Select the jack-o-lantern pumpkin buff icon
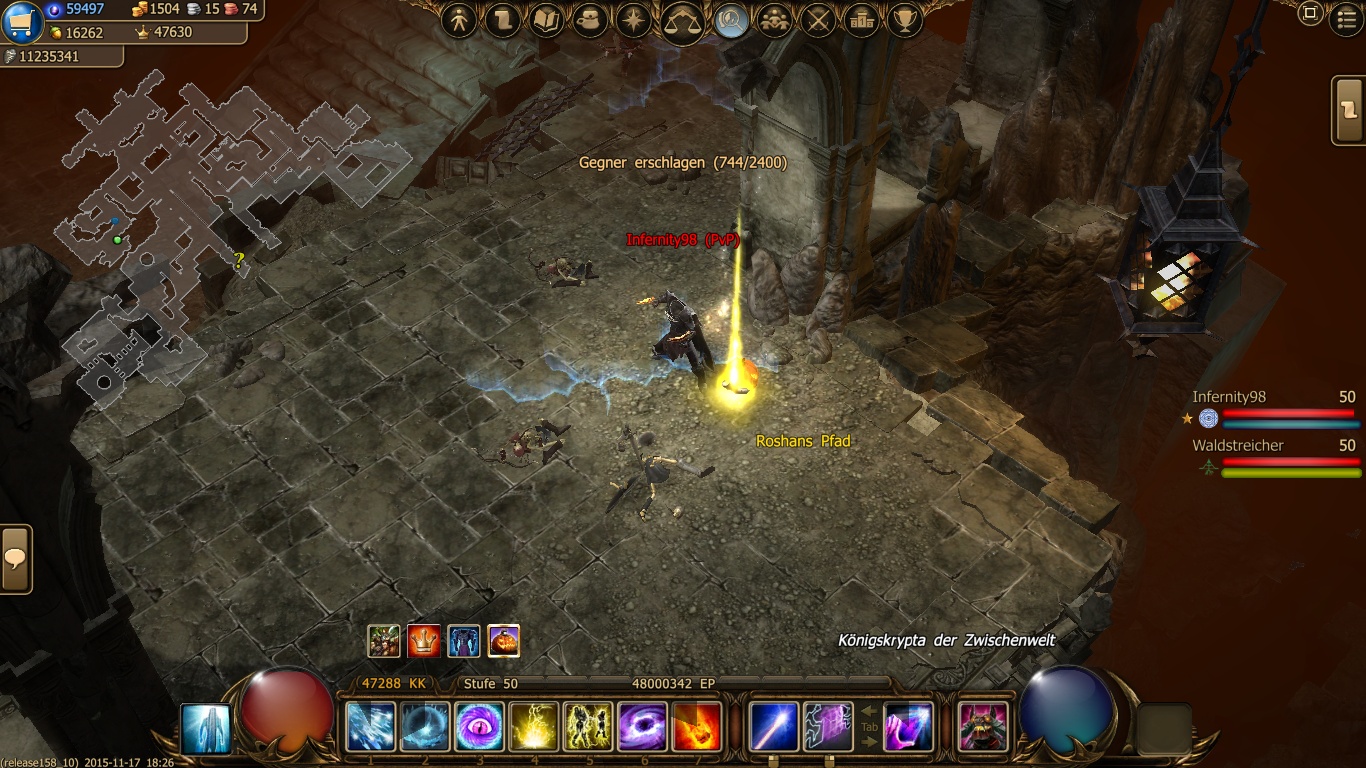1366x768 pixels. pyautogui.click(x=503, y=641)
